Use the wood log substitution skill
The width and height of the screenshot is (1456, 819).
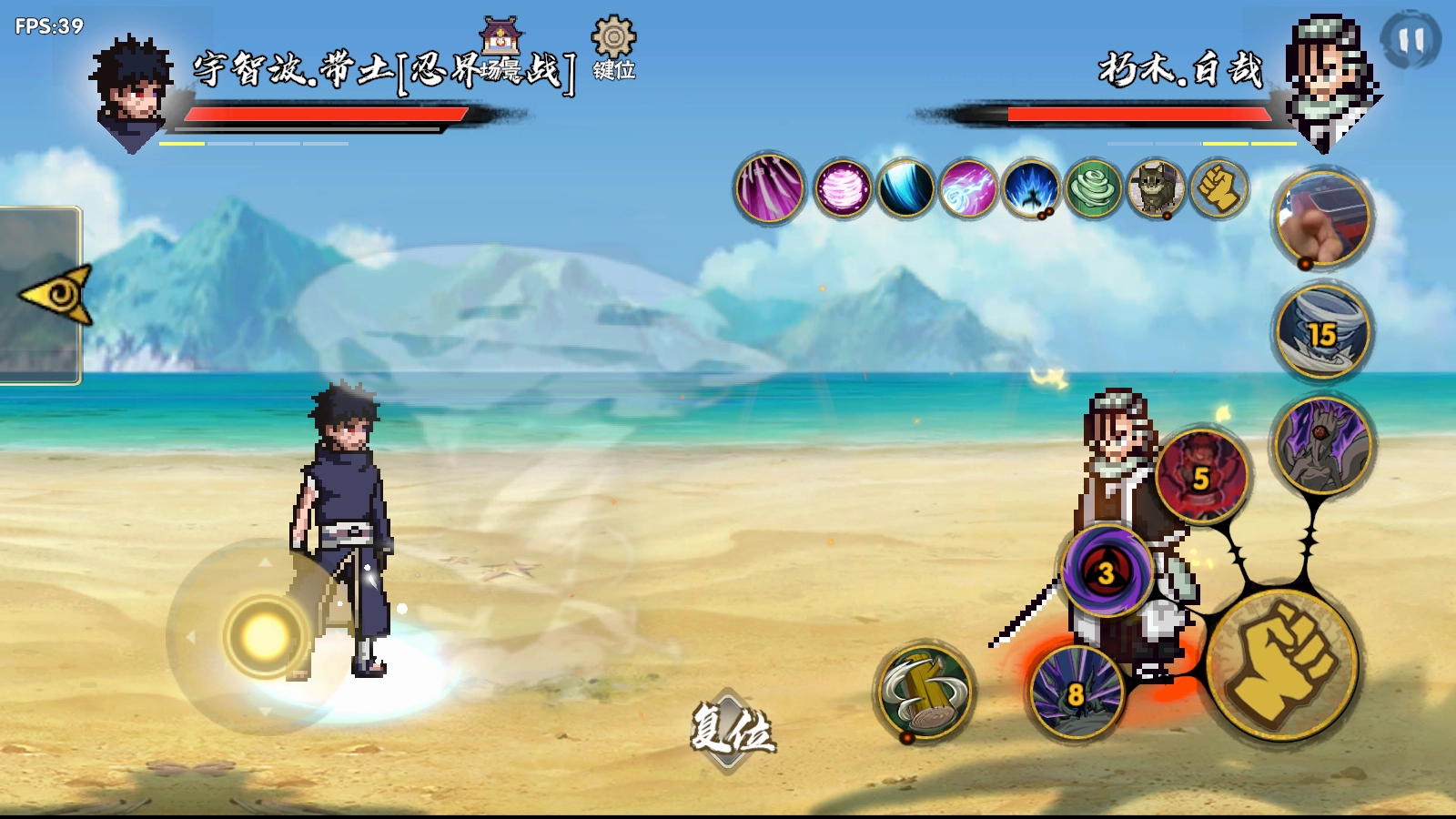[x=925, y=692]
